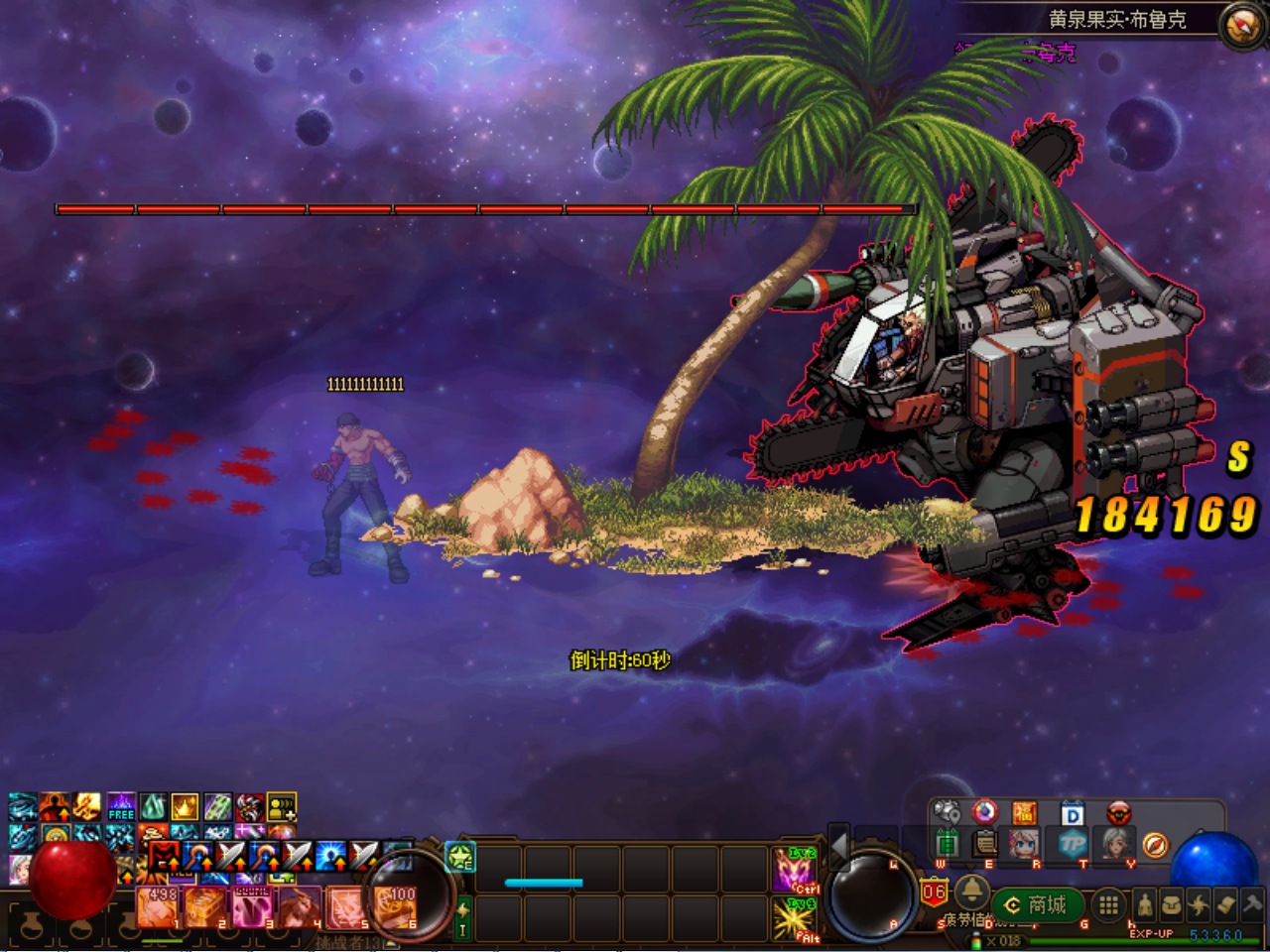
Task: Toggle the bell notification alert
Action: 971,892
